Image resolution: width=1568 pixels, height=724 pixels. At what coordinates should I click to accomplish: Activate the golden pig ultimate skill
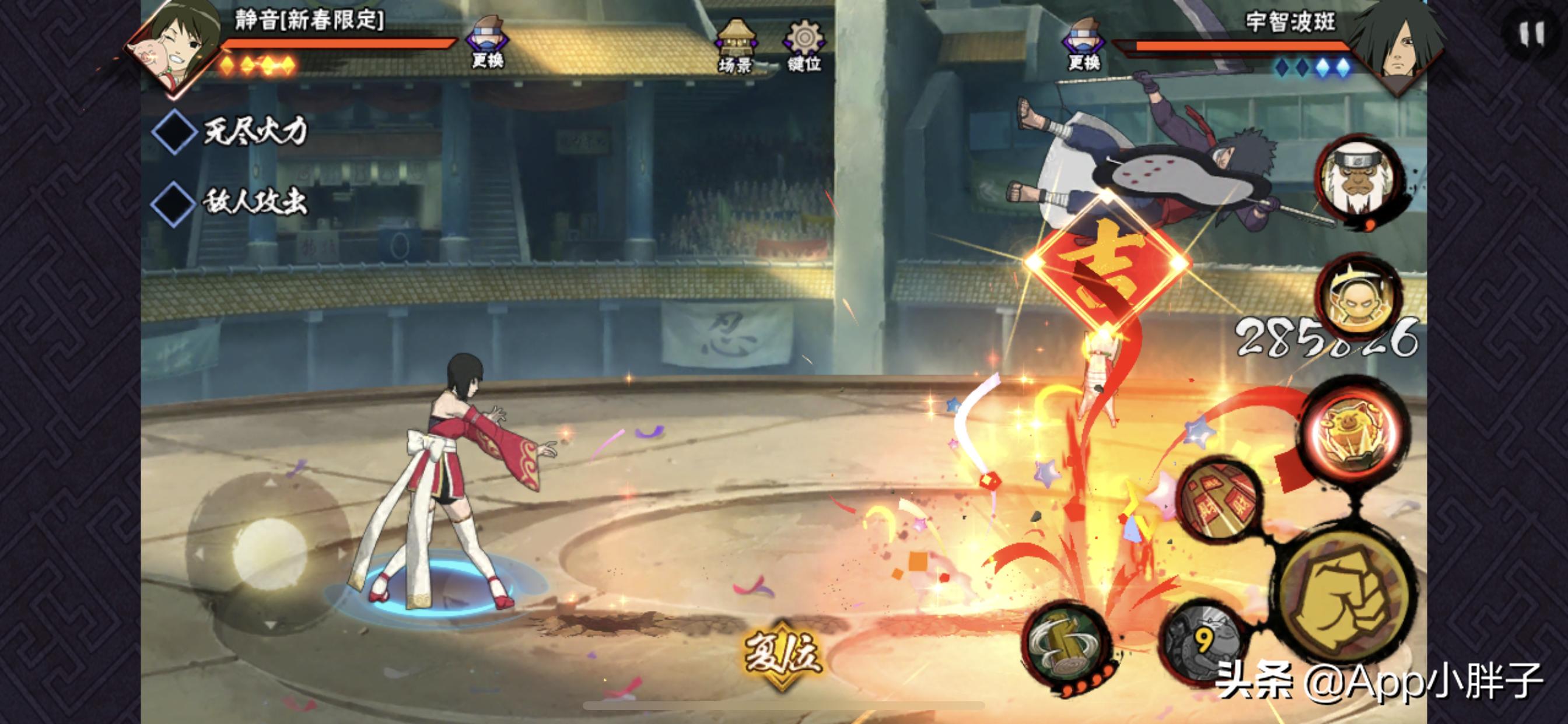[x=1355, y=433]
